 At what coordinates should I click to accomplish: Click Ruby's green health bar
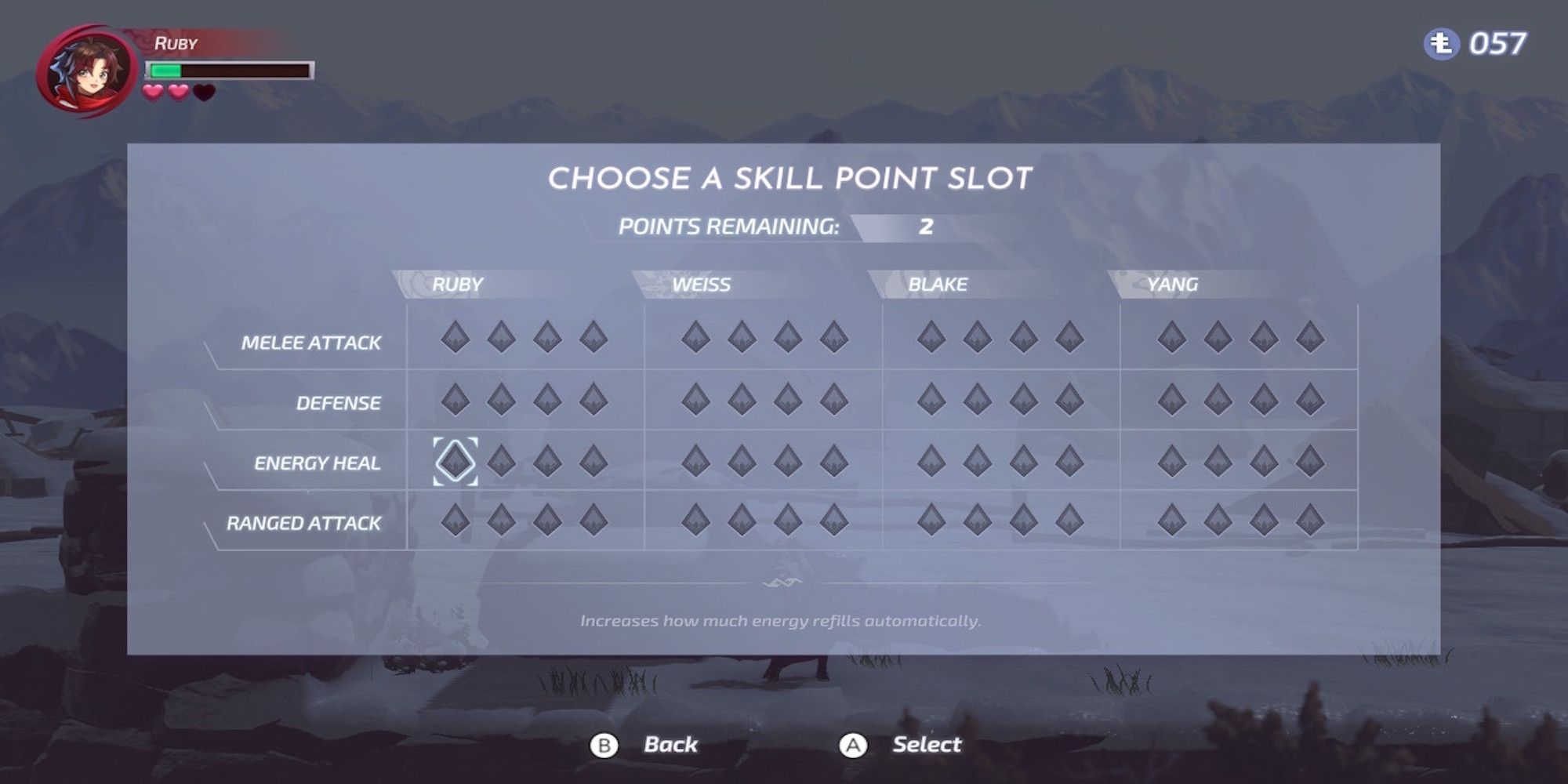pos(167,69)
